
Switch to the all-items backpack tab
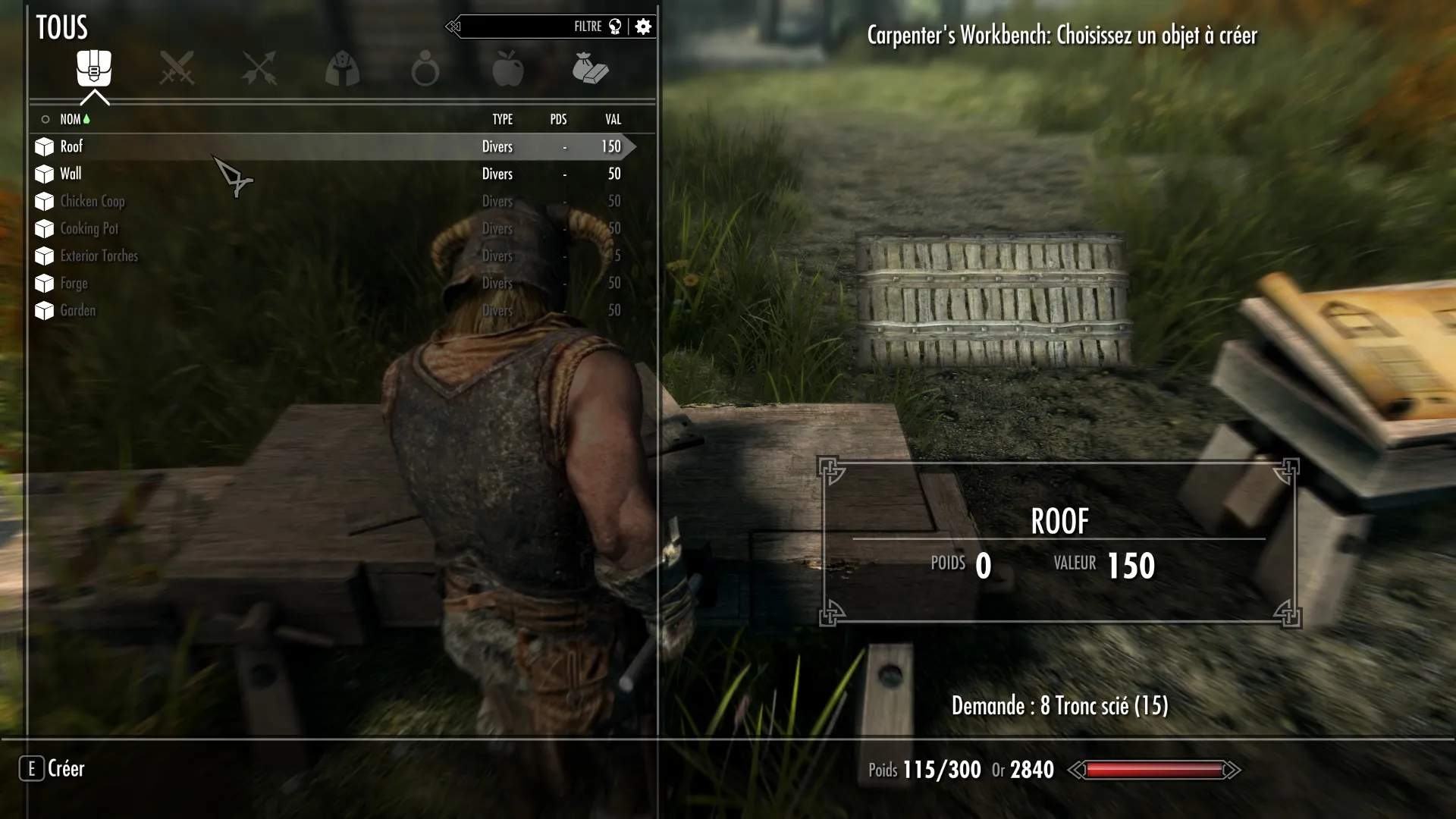pyautogui.click(x=94, y=68)
